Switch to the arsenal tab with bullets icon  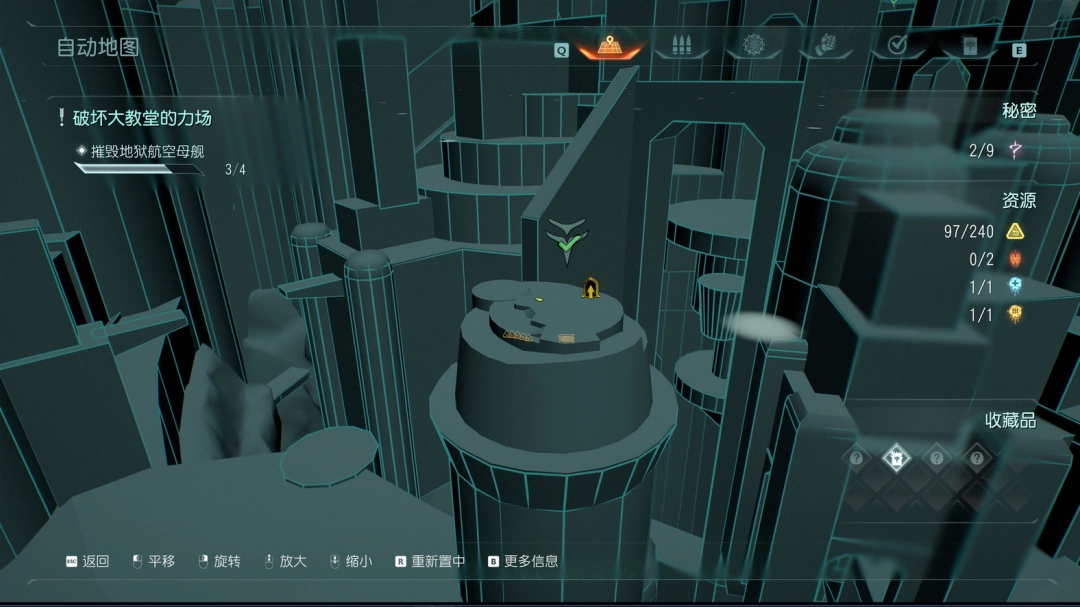(682, 46)
